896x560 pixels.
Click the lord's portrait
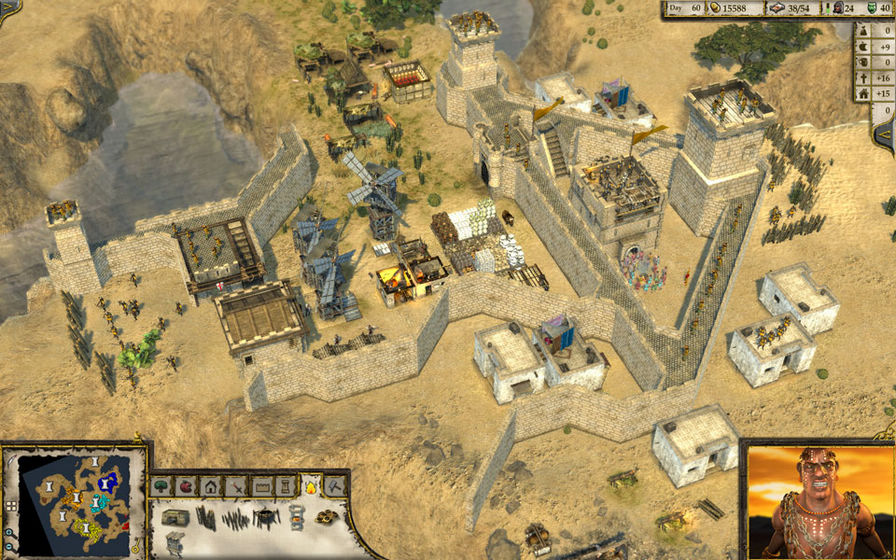pos(817,502)
